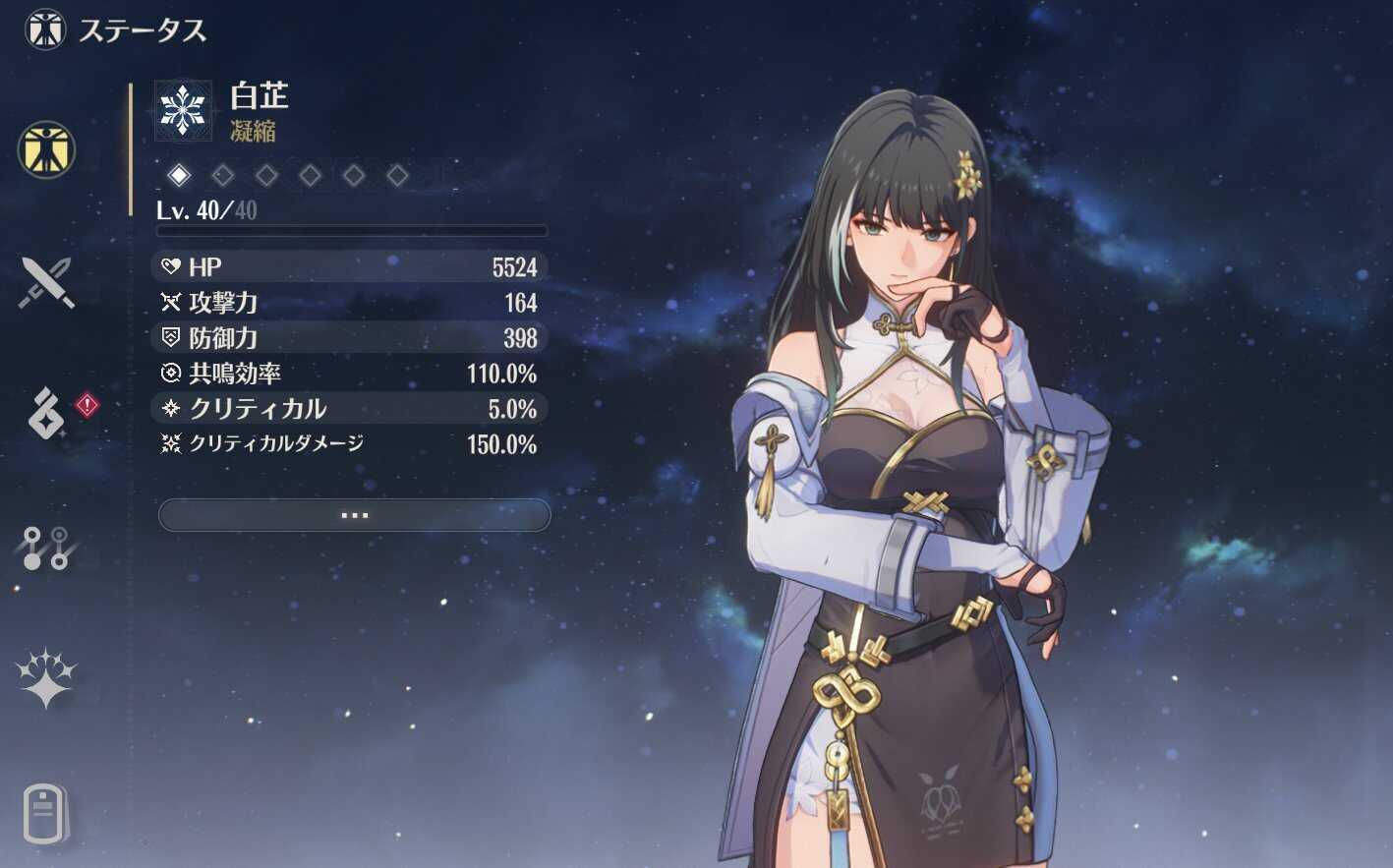Open the Echo tab with red alert
This screenshot has height=868, width=1393.
(x=47, y=414)
